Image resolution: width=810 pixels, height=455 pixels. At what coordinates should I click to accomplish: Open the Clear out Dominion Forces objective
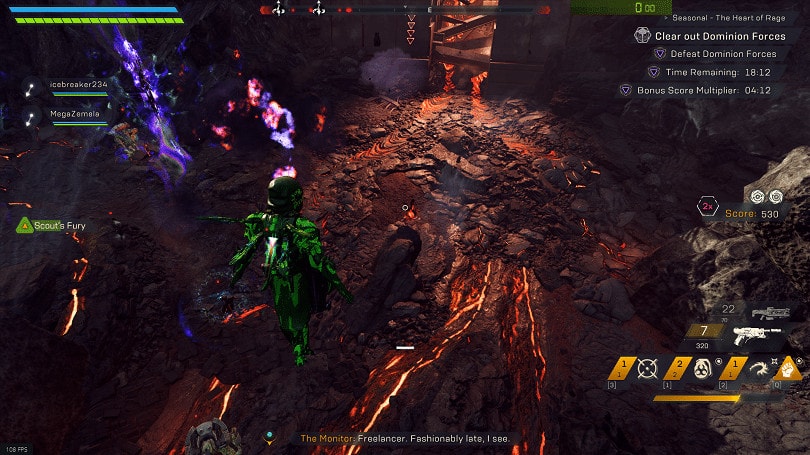click(712, 36)
